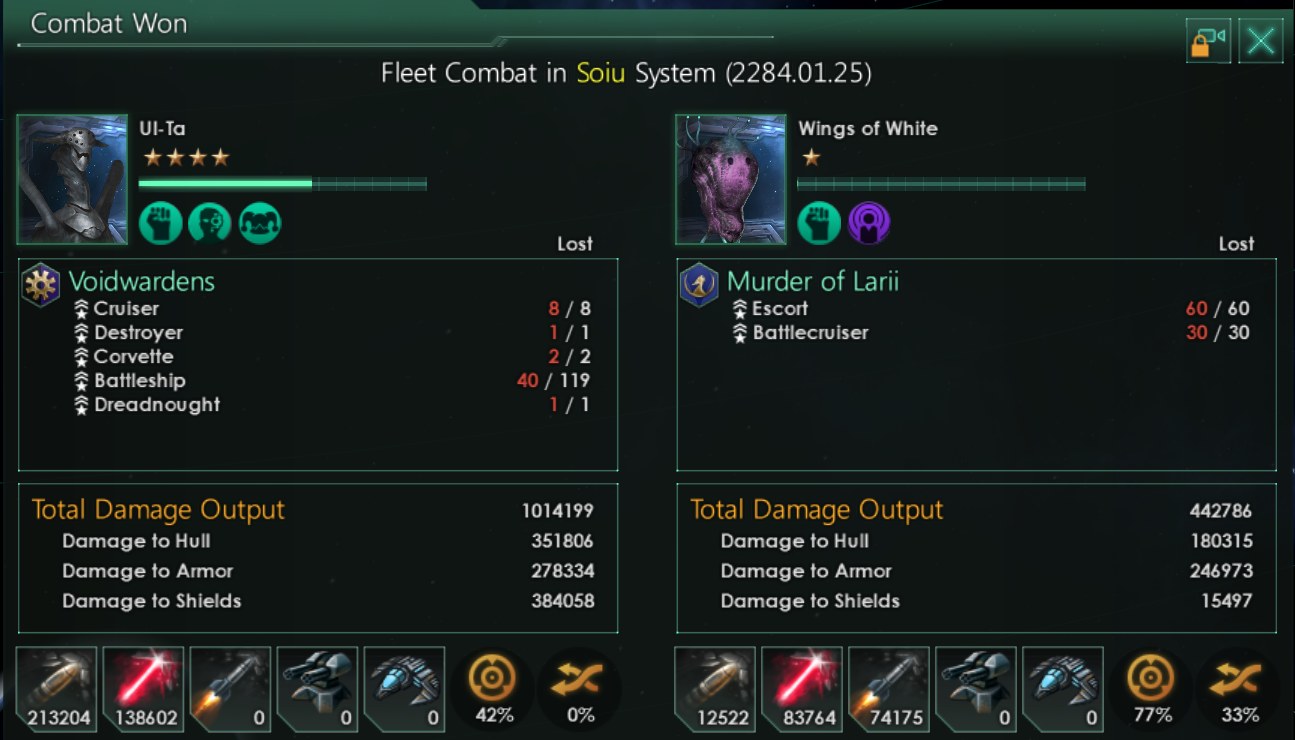Show Ul-Ta's fist trait icon
The height and width of the screenshot is (740, 1295).
coord(160,223)
